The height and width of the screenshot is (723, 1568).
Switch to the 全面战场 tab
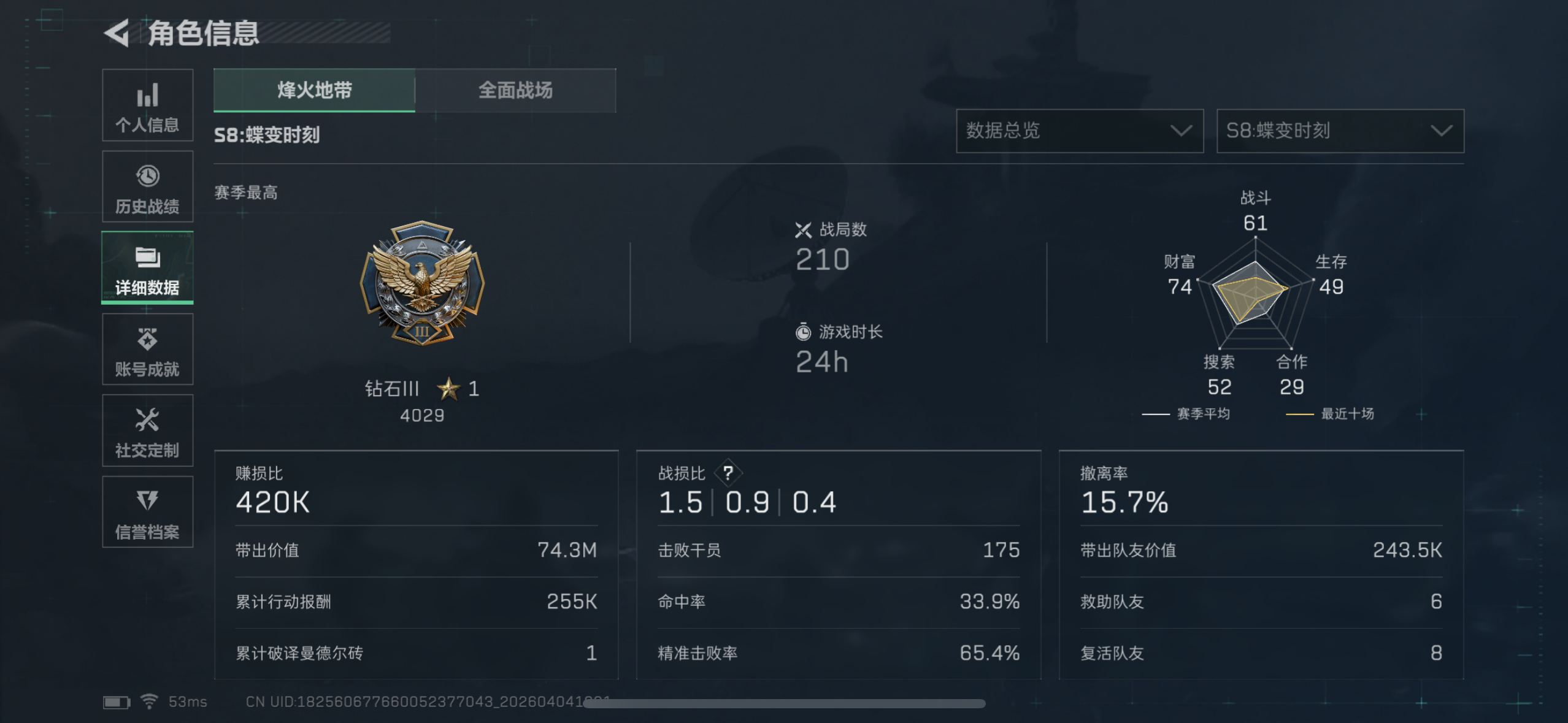coord(515,90)
